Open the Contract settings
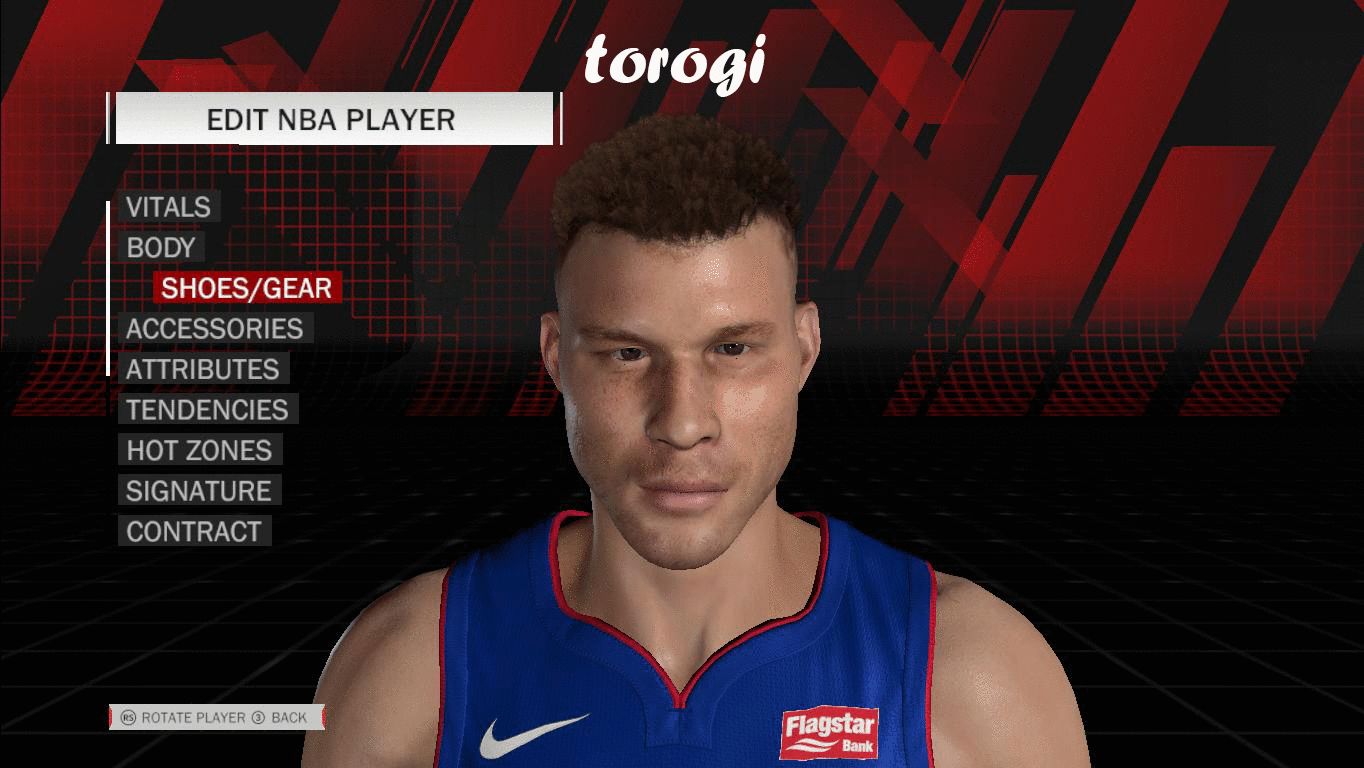 coord(193,532)
